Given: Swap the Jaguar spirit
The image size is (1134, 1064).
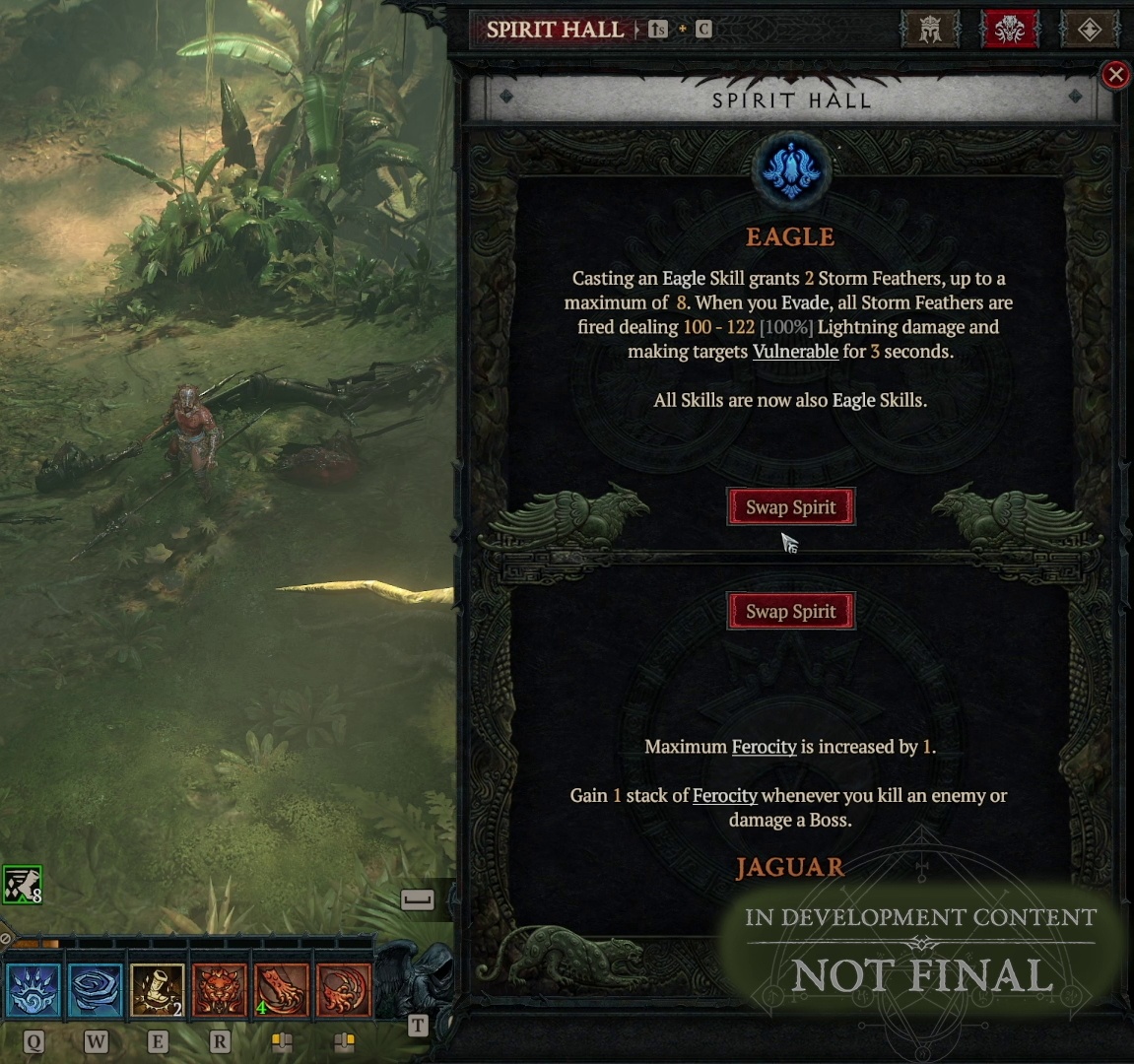Looking at the screenshot, I should (x=790, y=612).
